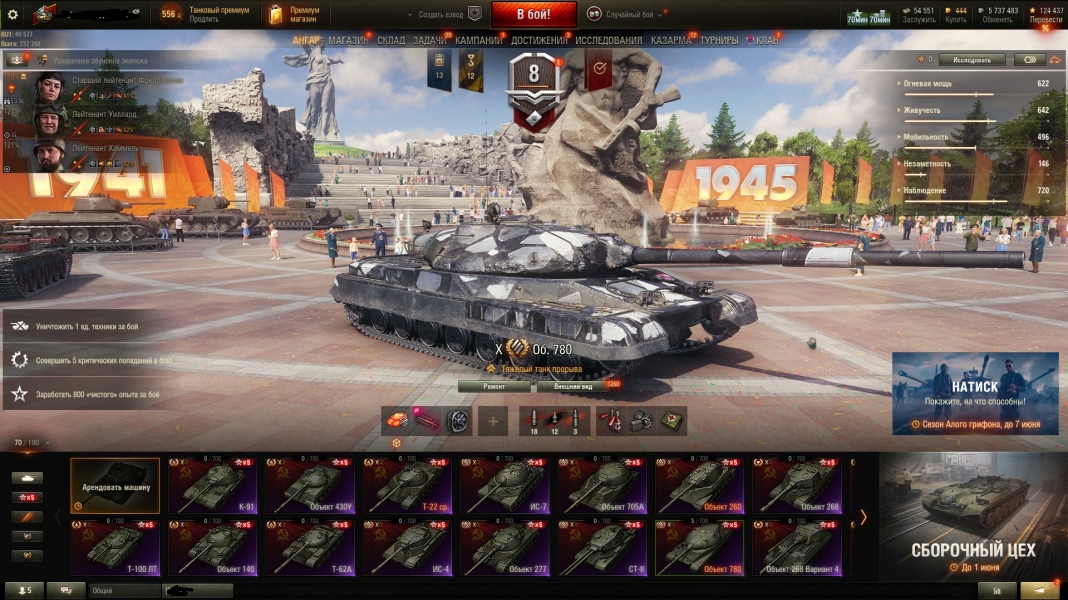This screenshot has width=1068, height=600.
Task: Go to the ИССЛЕДОВАНИЯ tab
Action: [x=608, y=40]
